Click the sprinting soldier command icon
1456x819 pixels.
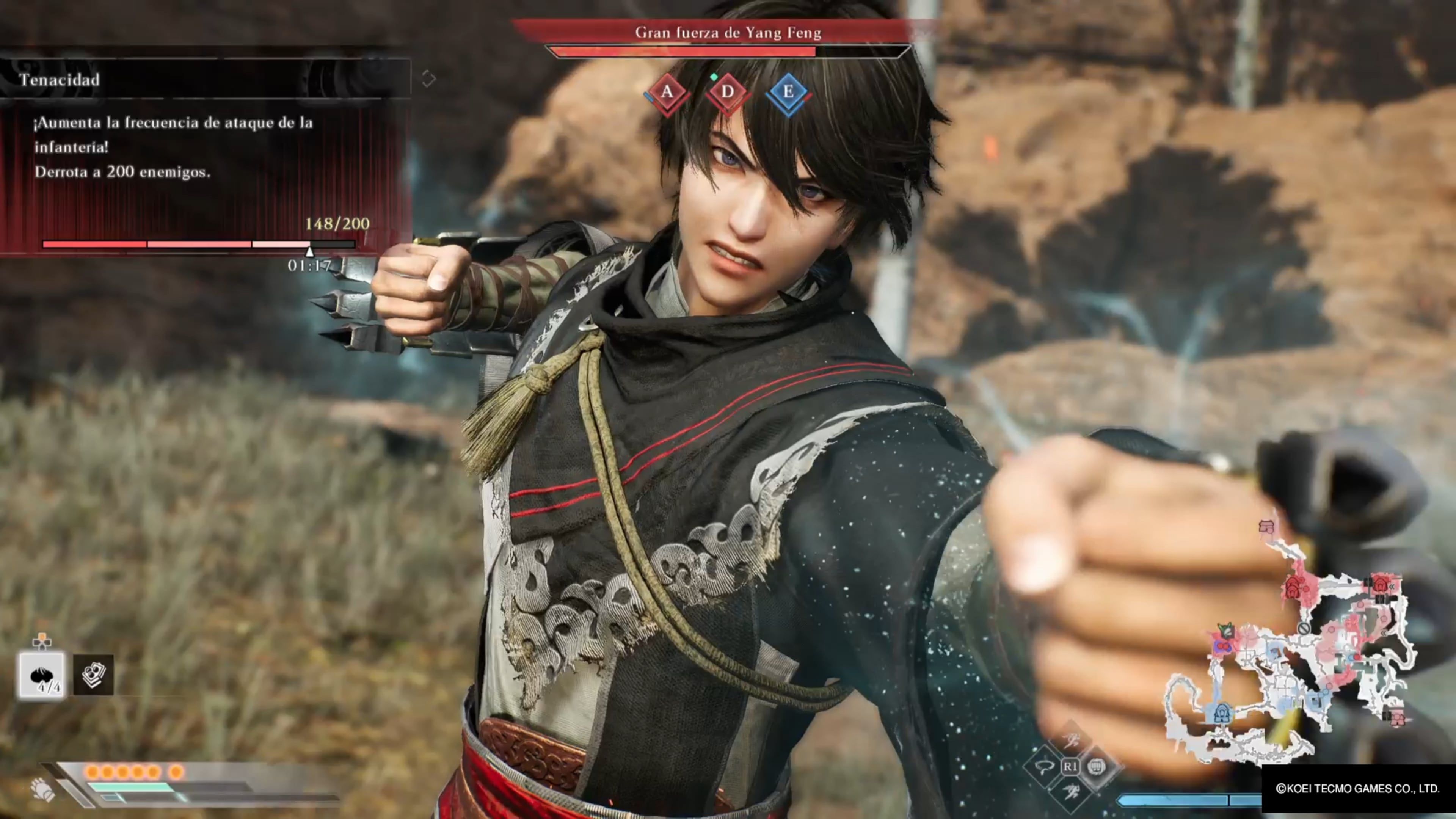pos(1072,790)
